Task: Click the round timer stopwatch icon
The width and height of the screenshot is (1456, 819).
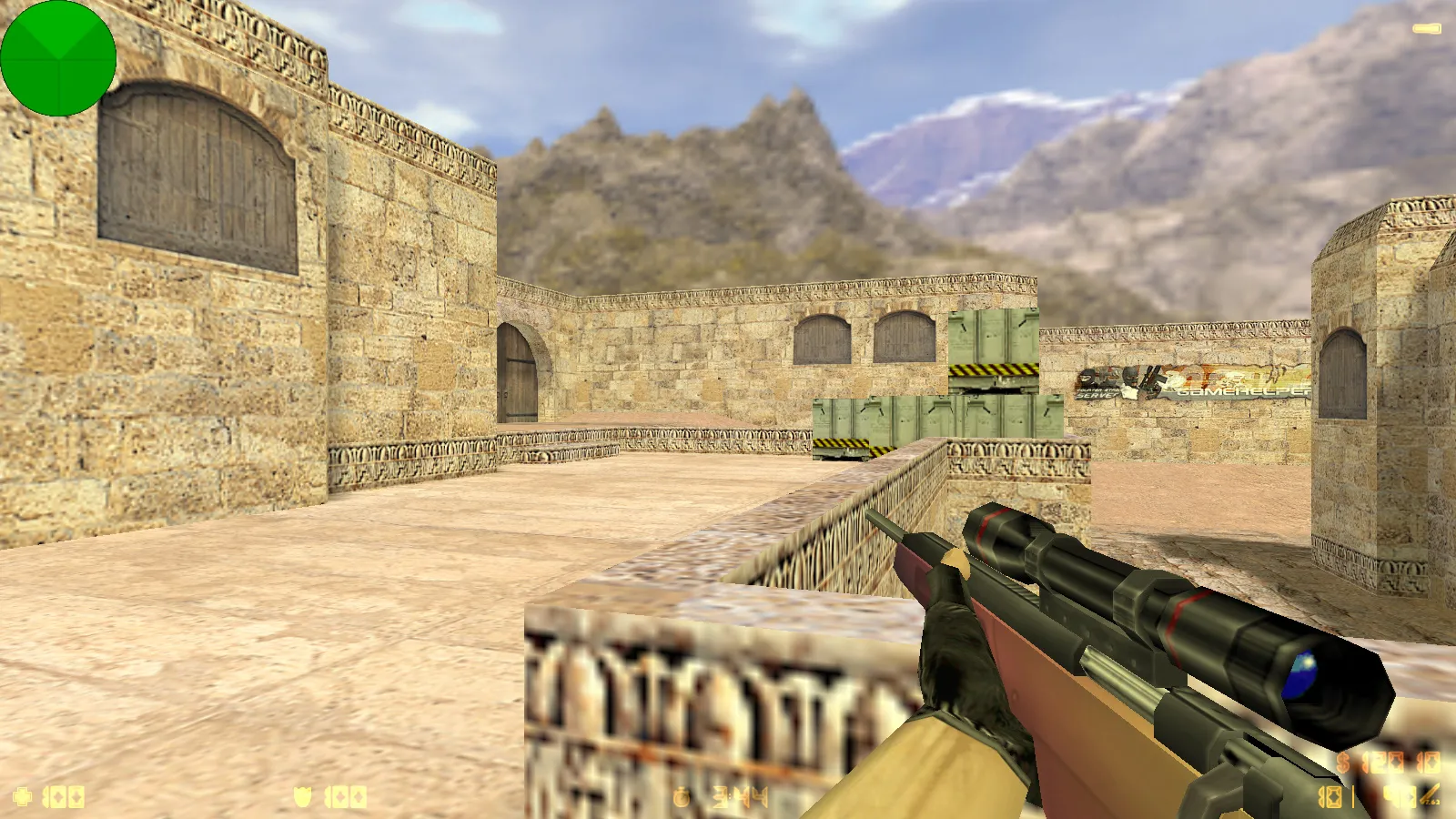Action: [682, 798]
